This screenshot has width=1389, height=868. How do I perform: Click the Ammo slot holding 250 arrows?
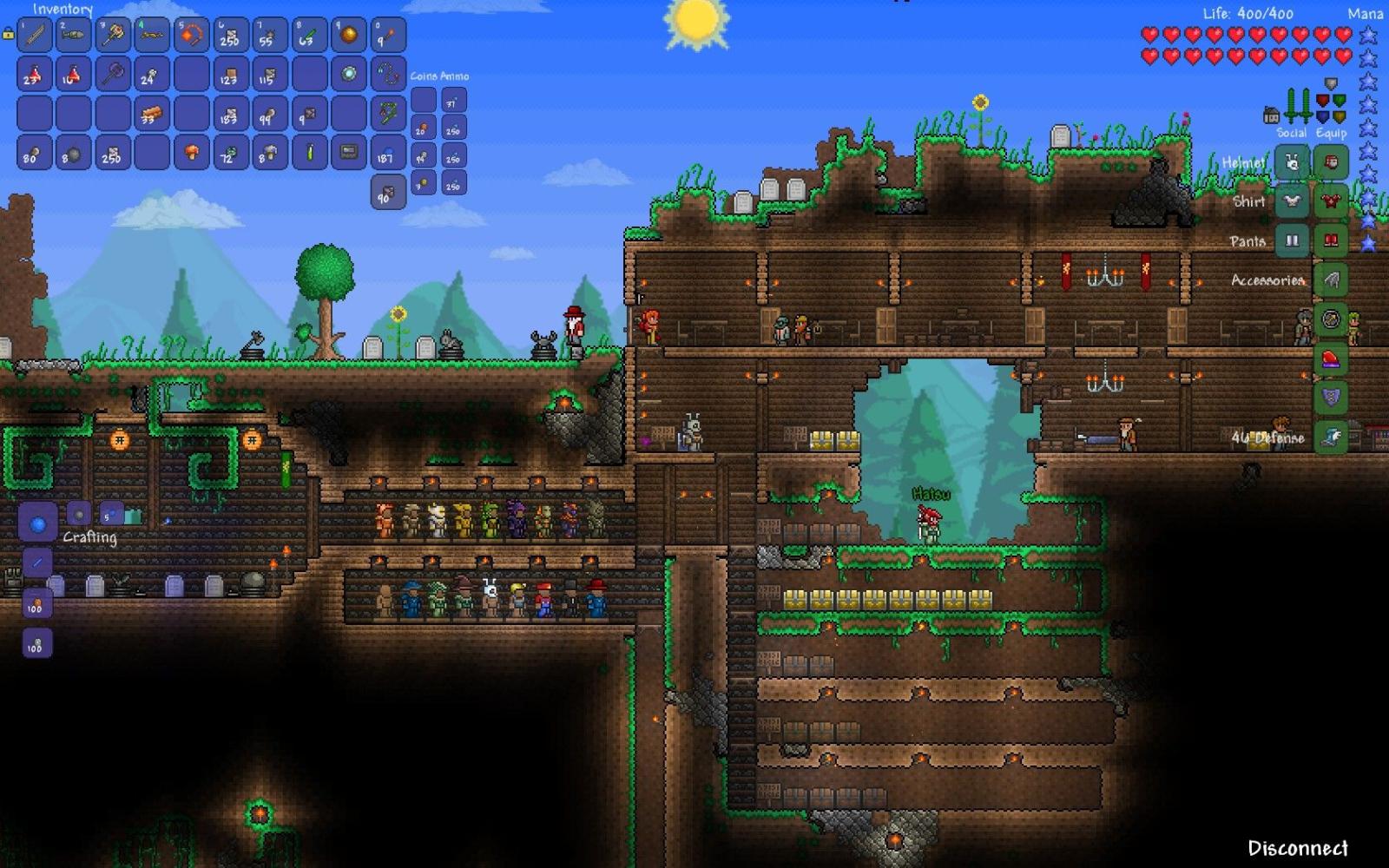(x=454, y=130)
